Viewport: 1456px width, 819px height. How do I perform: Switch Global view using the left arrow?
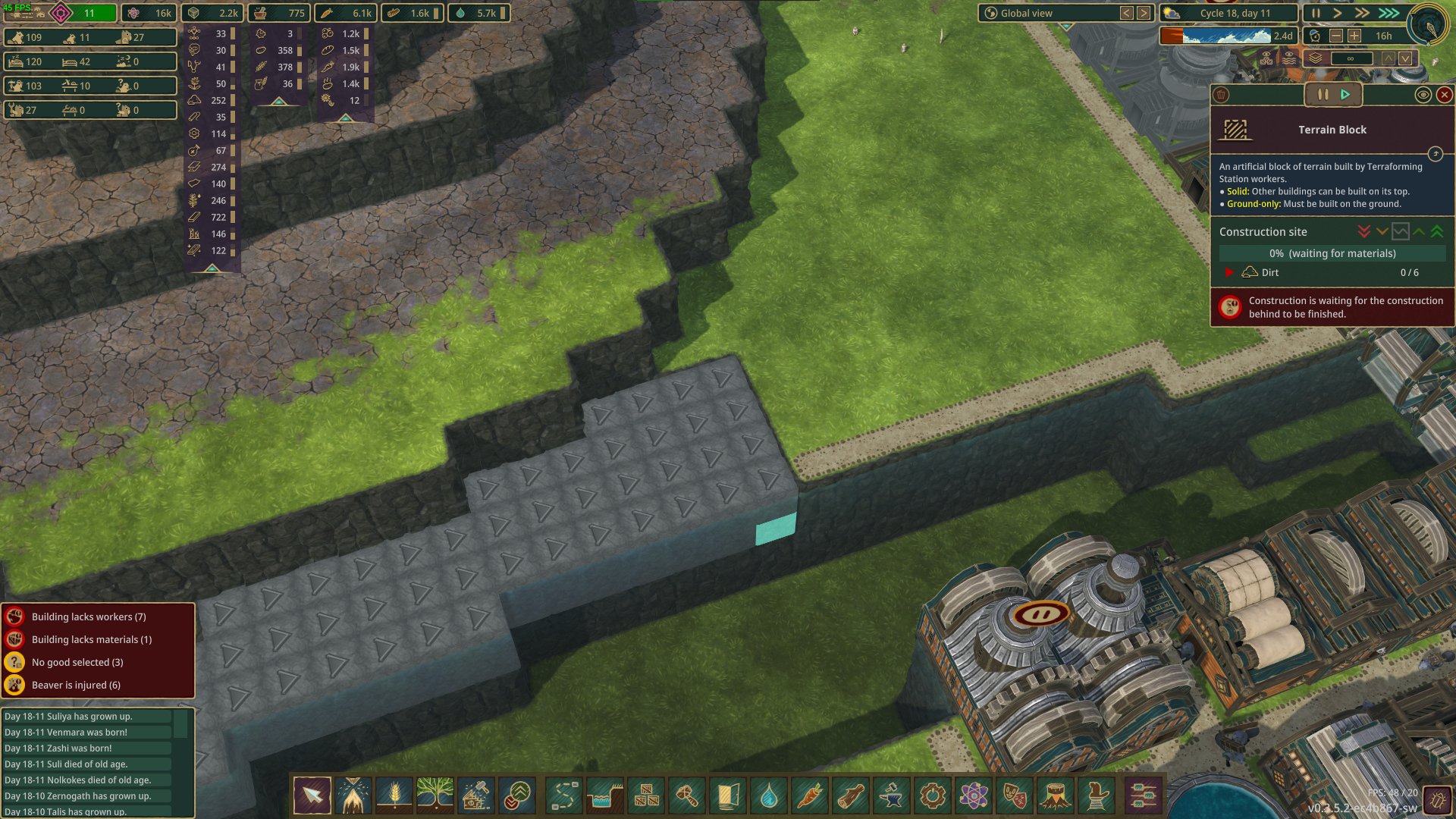(x=1126, y=13)
